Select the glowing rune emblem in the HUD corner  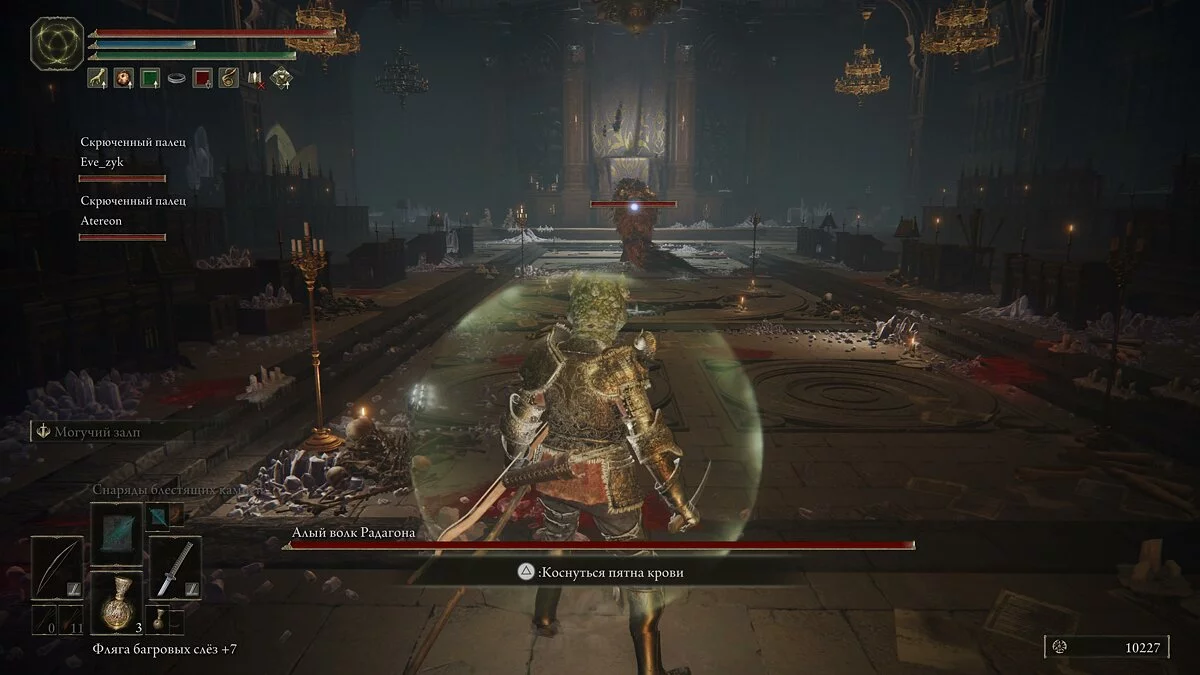57,43
